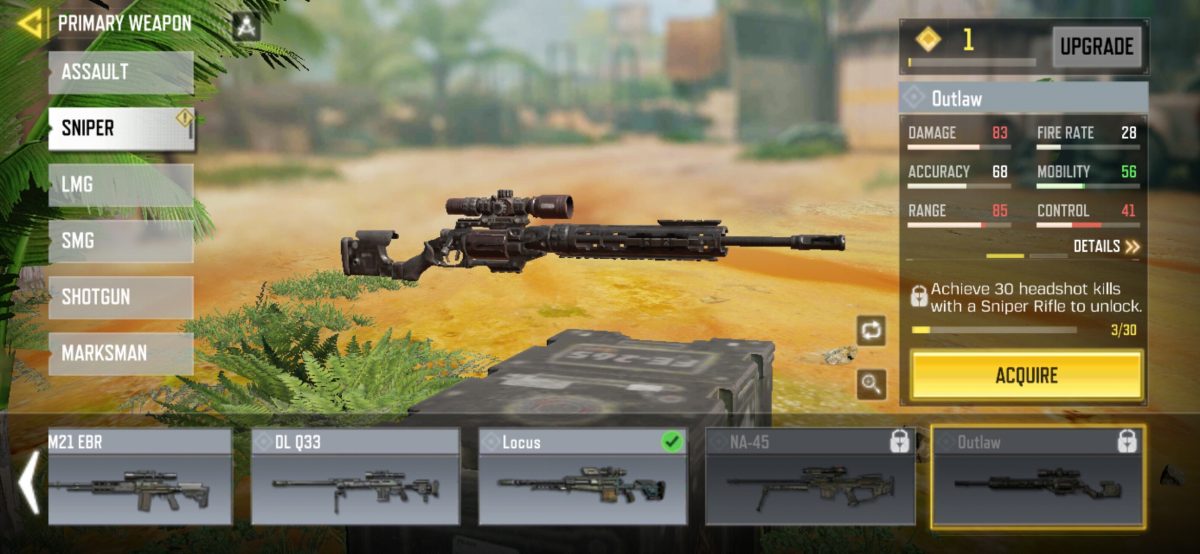The height and width of the screenshot is (554, 1200).
Task: Acquire the Outlaw sniper rifle
Action: (x=1026, y=376)
